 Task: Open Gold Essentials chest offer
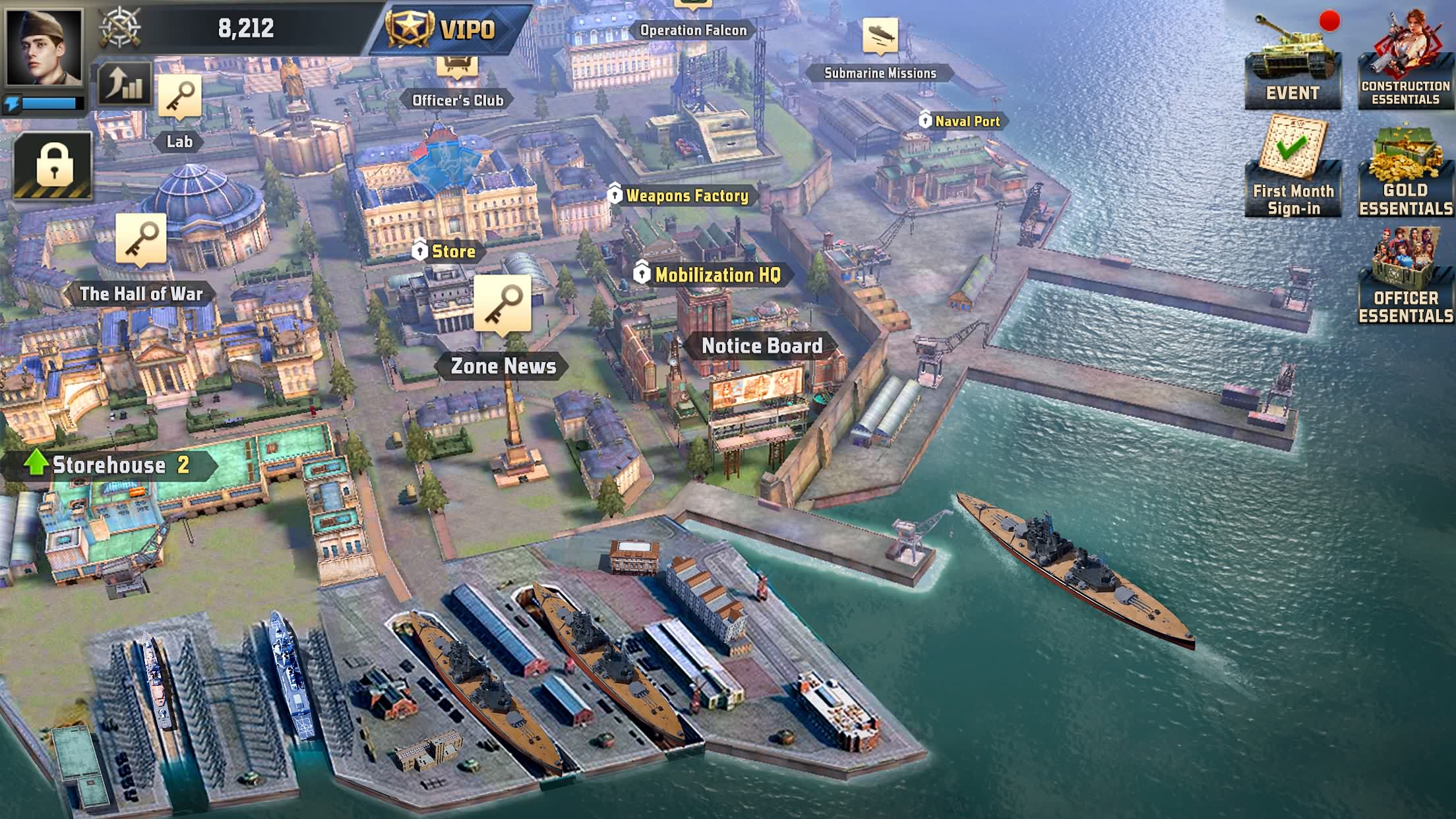[x=1405, y=171]
